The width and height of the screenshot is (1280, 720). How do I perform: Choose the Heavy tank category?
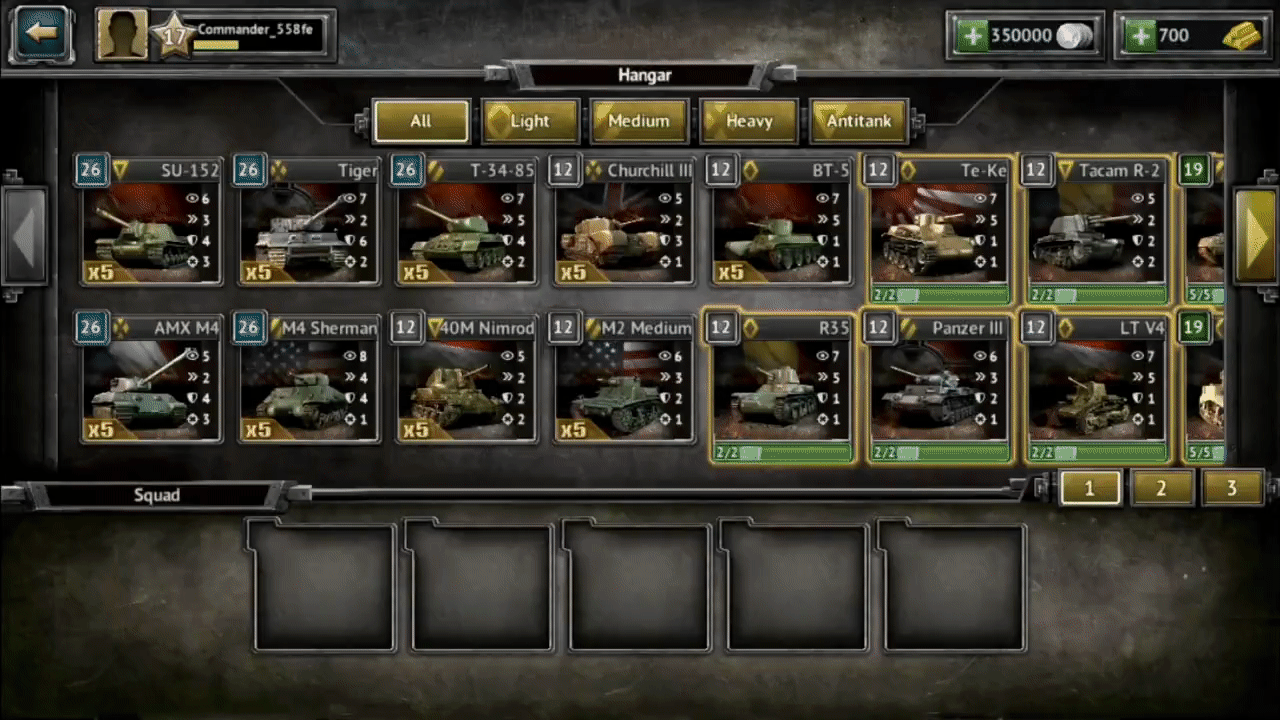(x=749, y=121)
